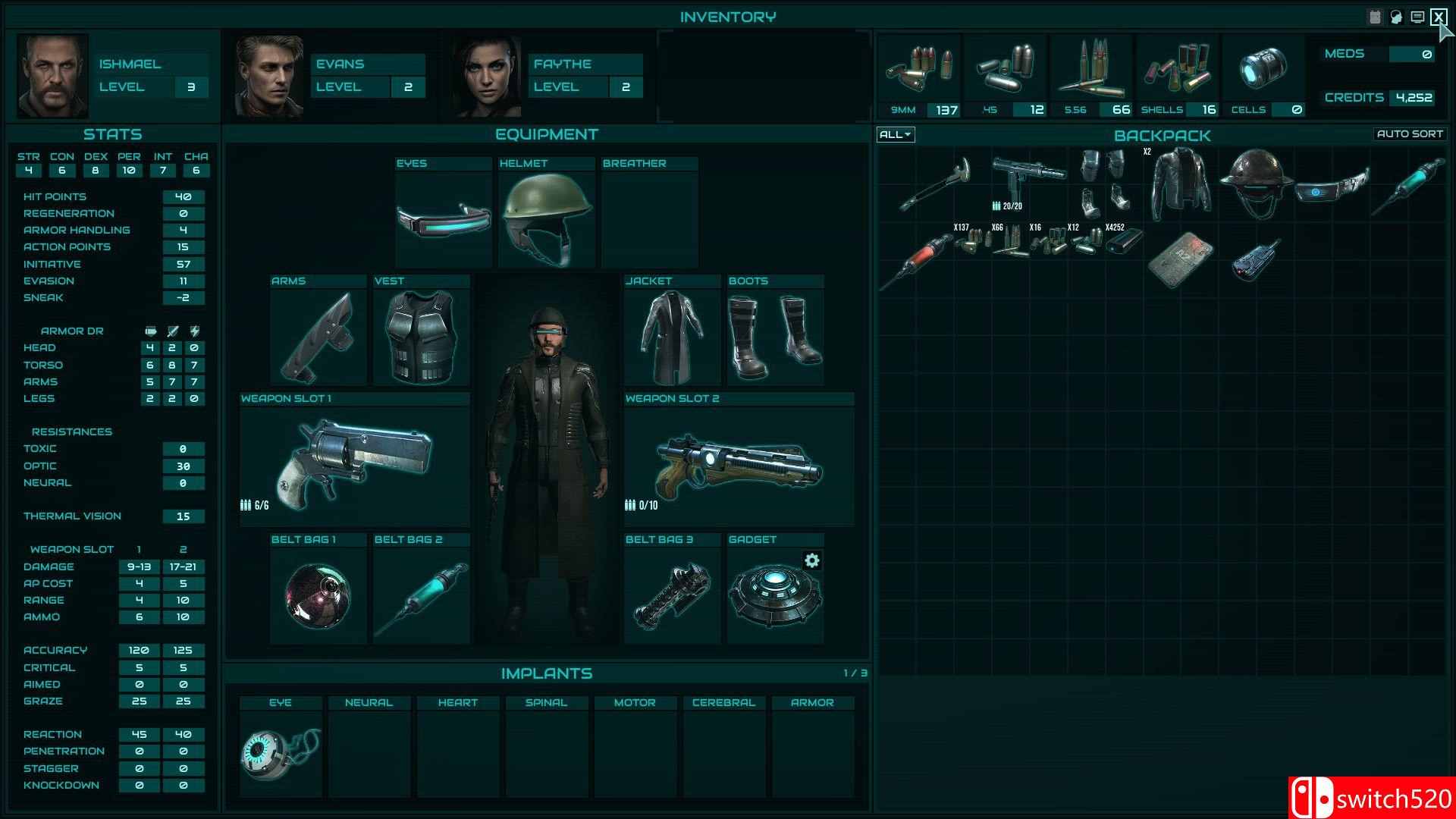Open the character profile head icon
Screen dimensions: 1456x819
[1395, 15]
